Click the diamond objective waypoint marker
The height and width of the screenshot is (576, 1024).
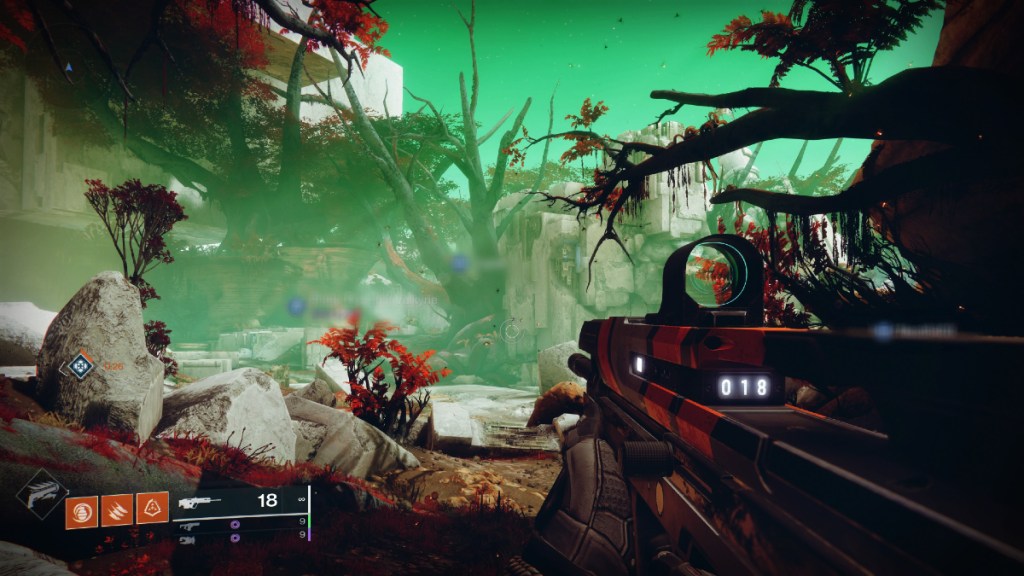tap(77, 366)
